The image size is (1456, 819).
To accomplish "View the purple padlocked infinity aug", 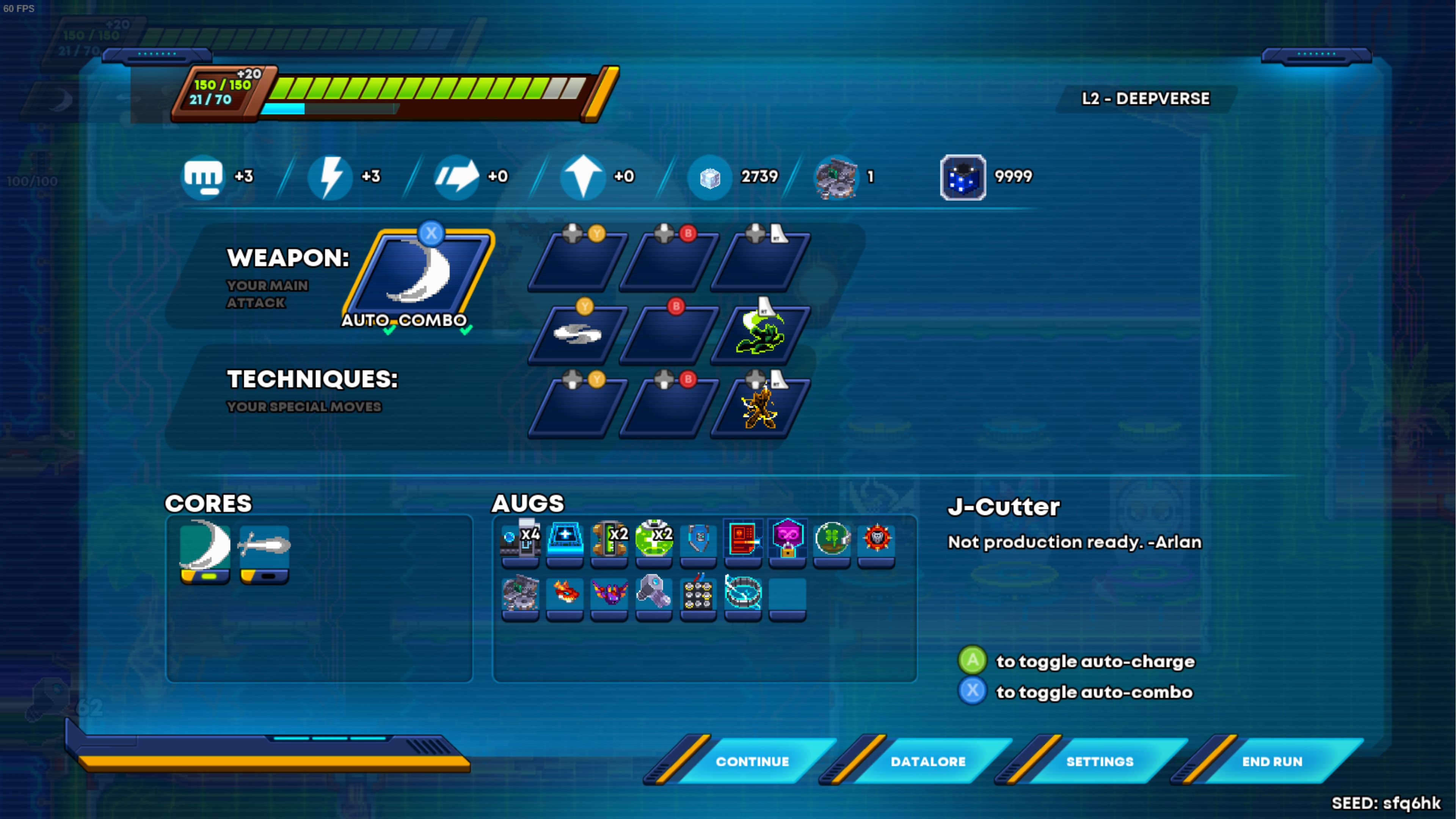I will [x=788, y=539].
